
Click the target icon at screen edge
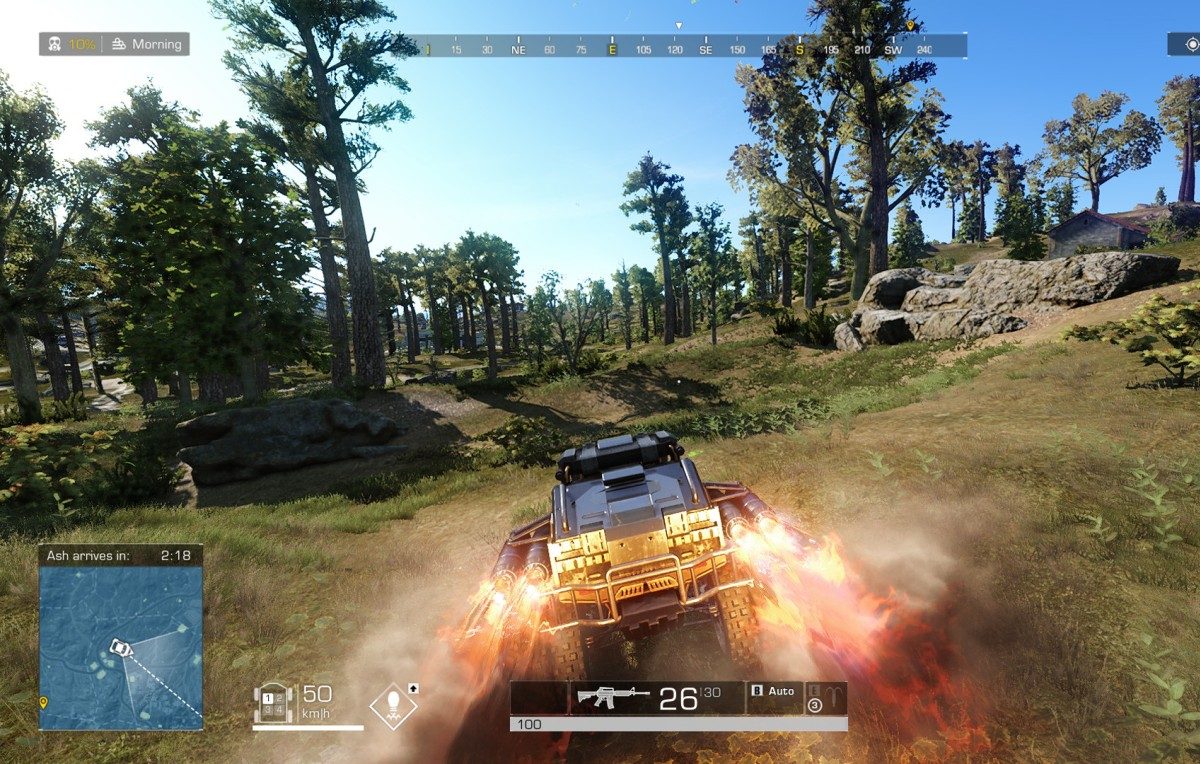point(1190,44)
